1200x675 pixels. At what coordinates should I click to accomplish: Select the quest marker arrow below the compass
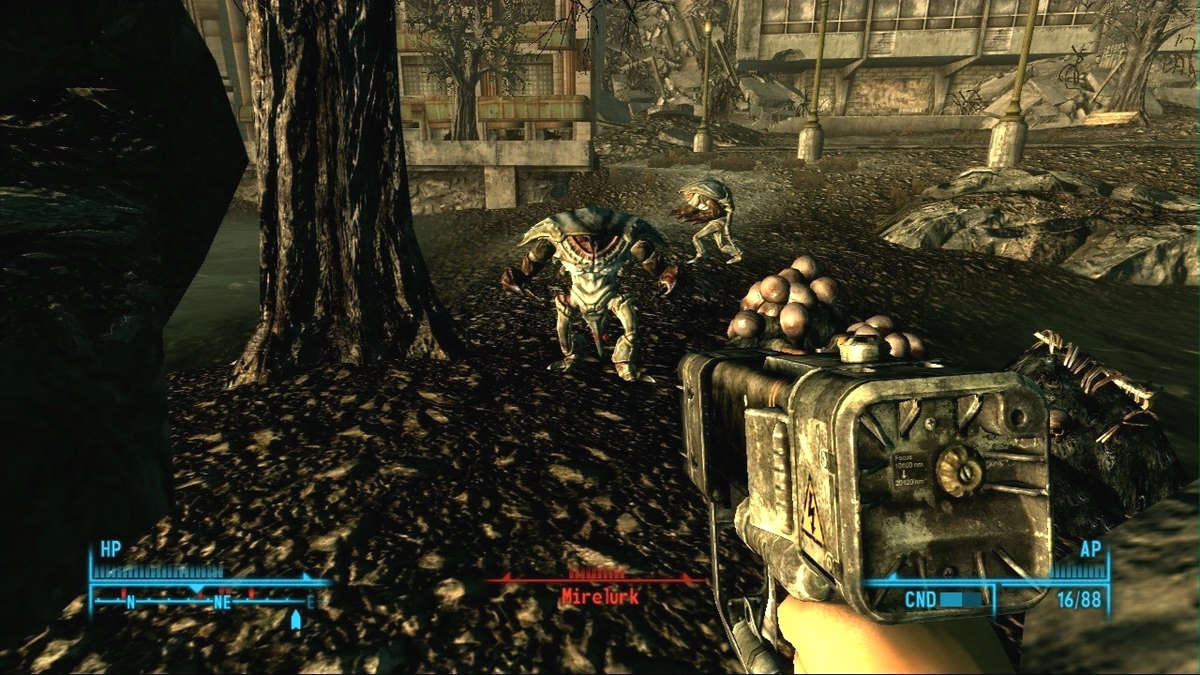pyautogui.click(x=295, y=621)
